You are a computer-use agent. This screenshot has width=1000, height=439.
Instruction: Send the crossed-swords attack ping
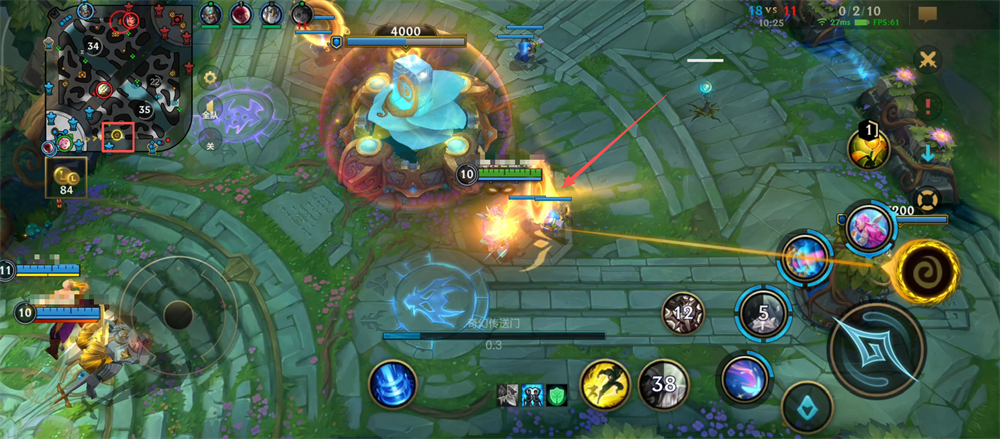coord(929,59)
